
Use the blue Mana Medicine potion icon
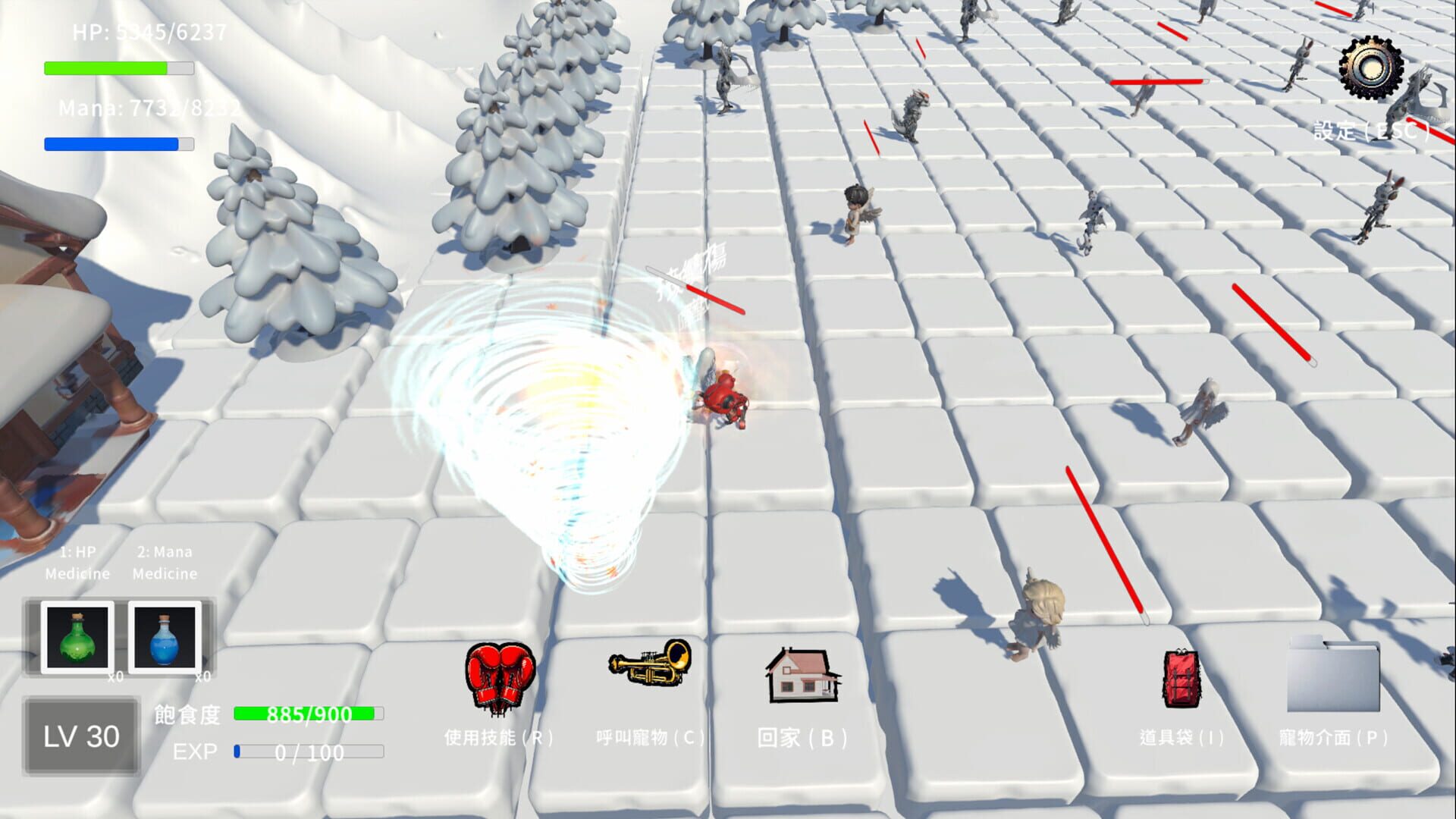pyautogui.click(x=164, y=635)
